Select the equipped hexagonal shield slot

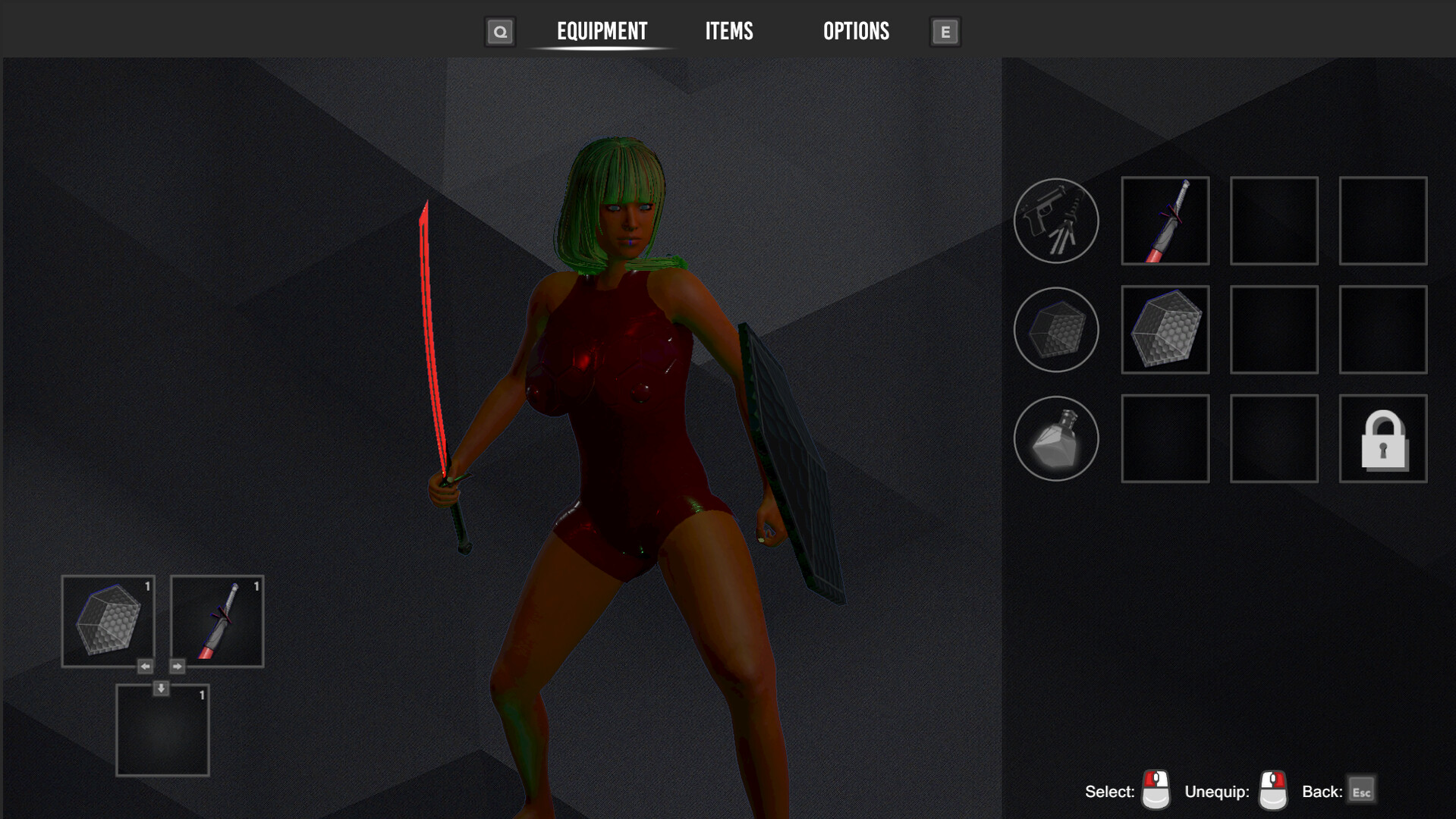(1165, 330)
